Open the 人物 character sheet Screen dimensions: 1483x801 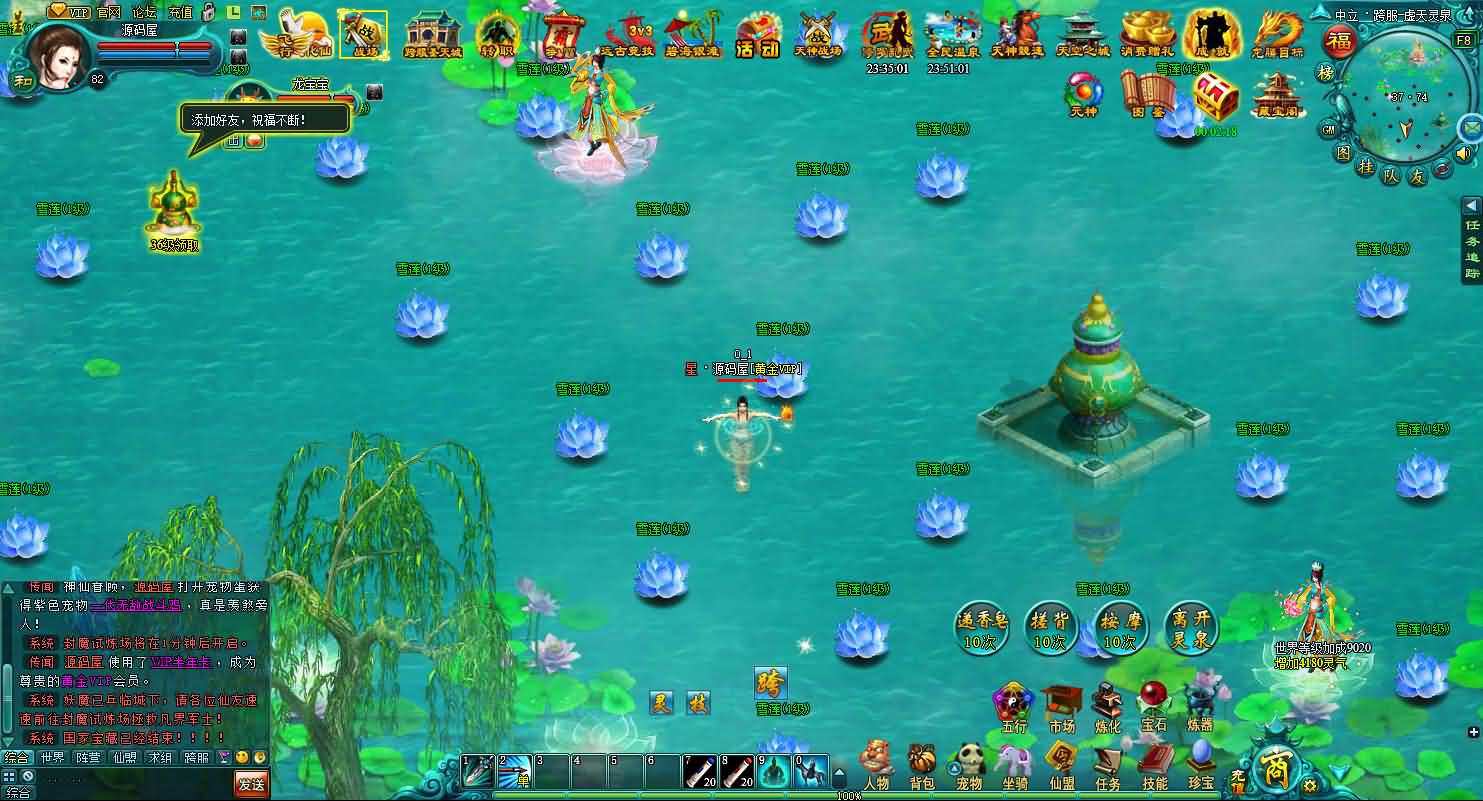pos(876,764)
